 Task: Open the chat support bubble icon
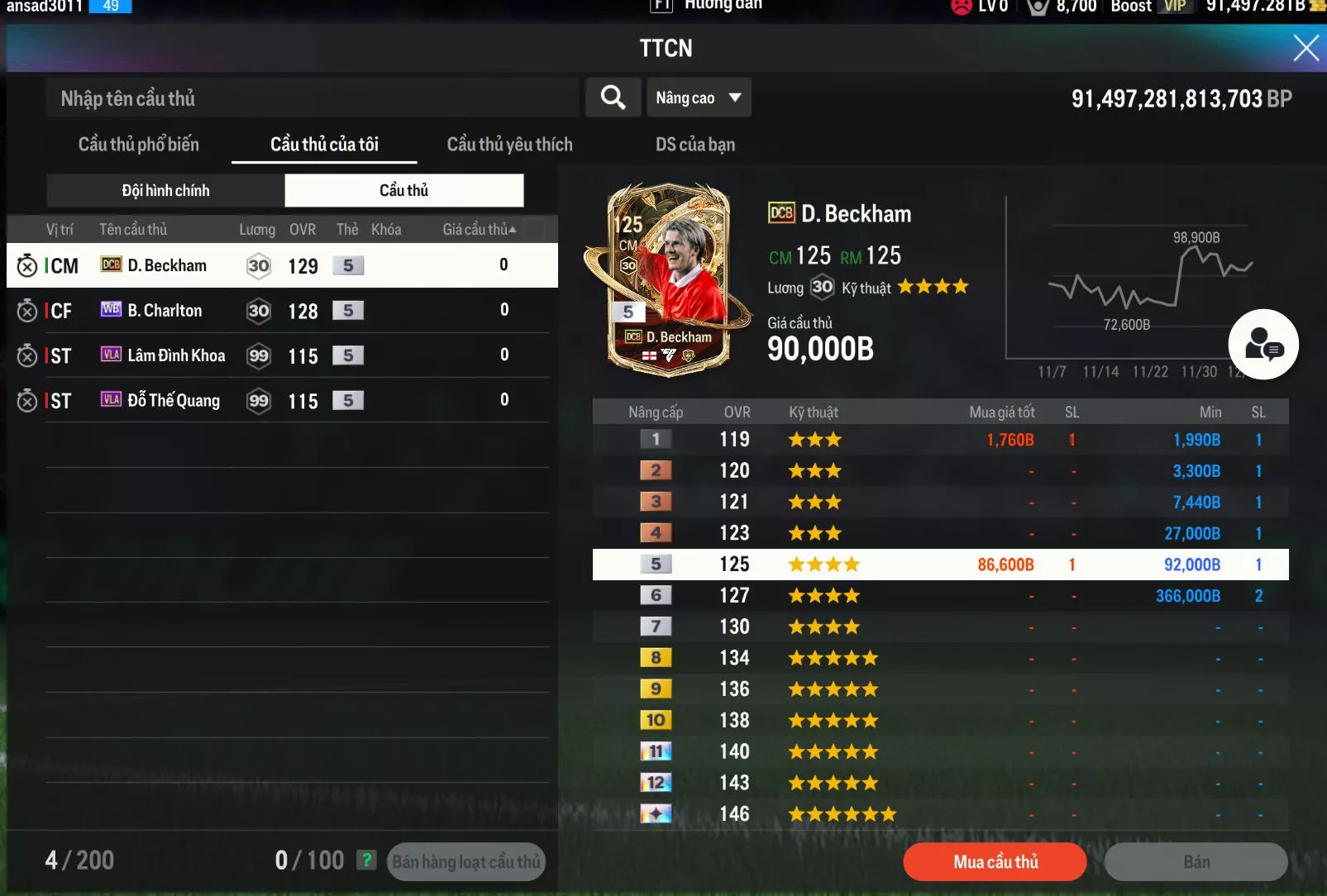coord(1263,345)
